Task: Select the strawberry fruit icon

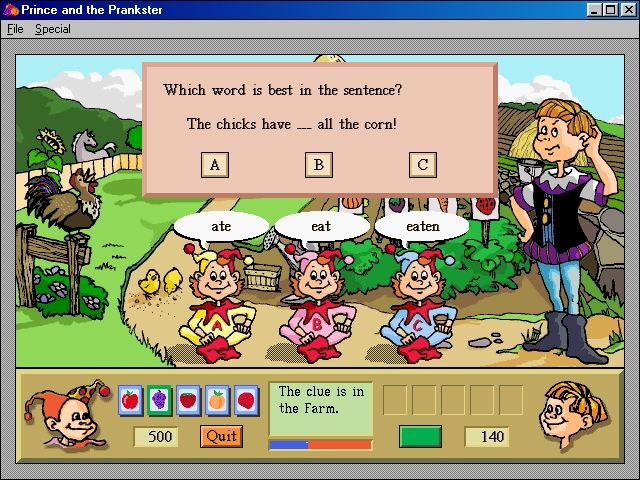Action: point(187,401)
